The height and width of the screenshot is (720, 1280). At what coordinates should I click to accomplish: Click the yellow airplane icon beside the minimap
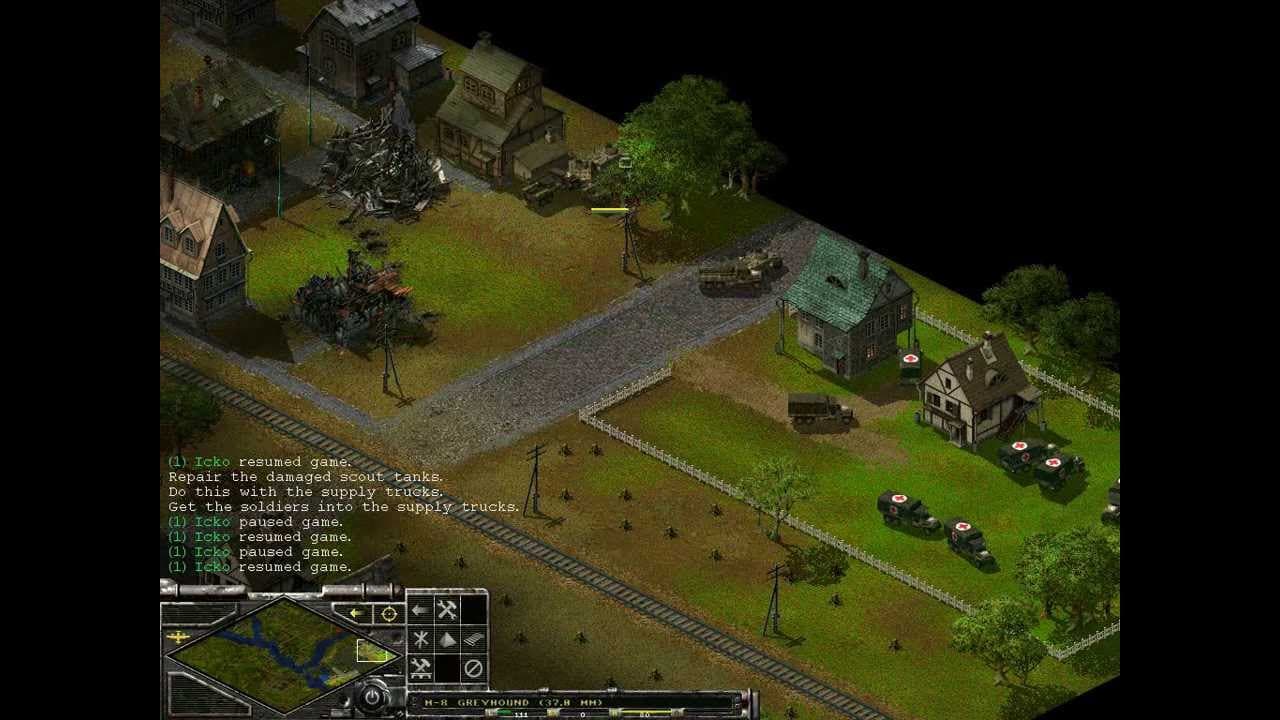click(177, 637)
